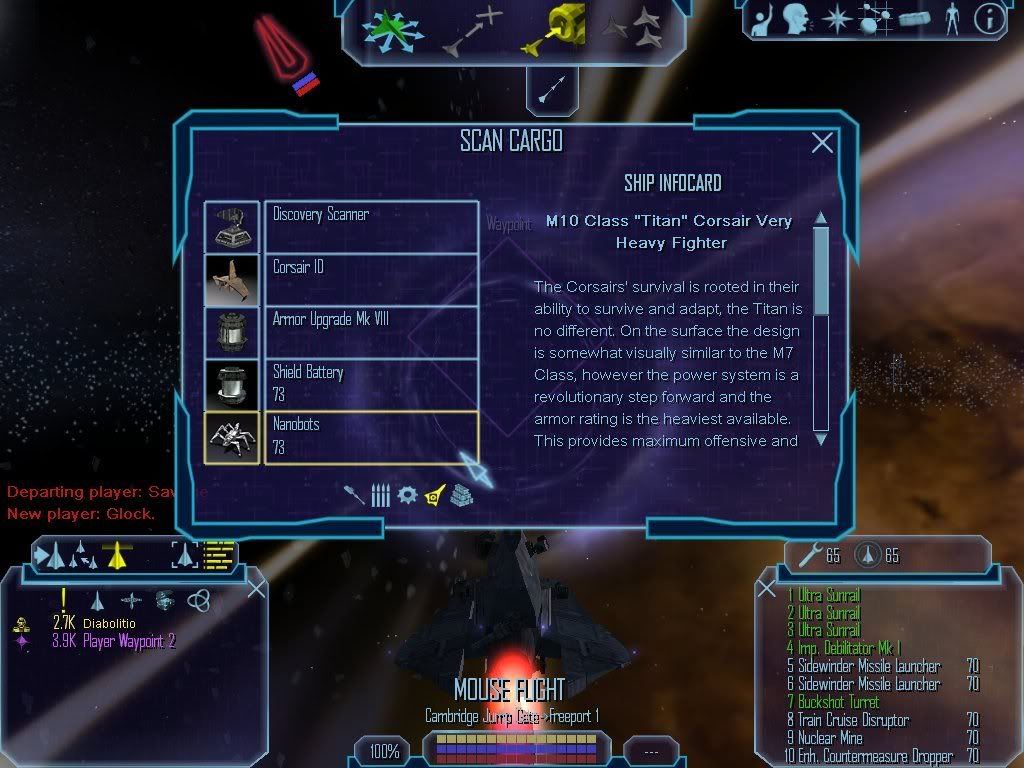
Task: Click the Nanobots cargo entry
Action: (x=370, y=437)
